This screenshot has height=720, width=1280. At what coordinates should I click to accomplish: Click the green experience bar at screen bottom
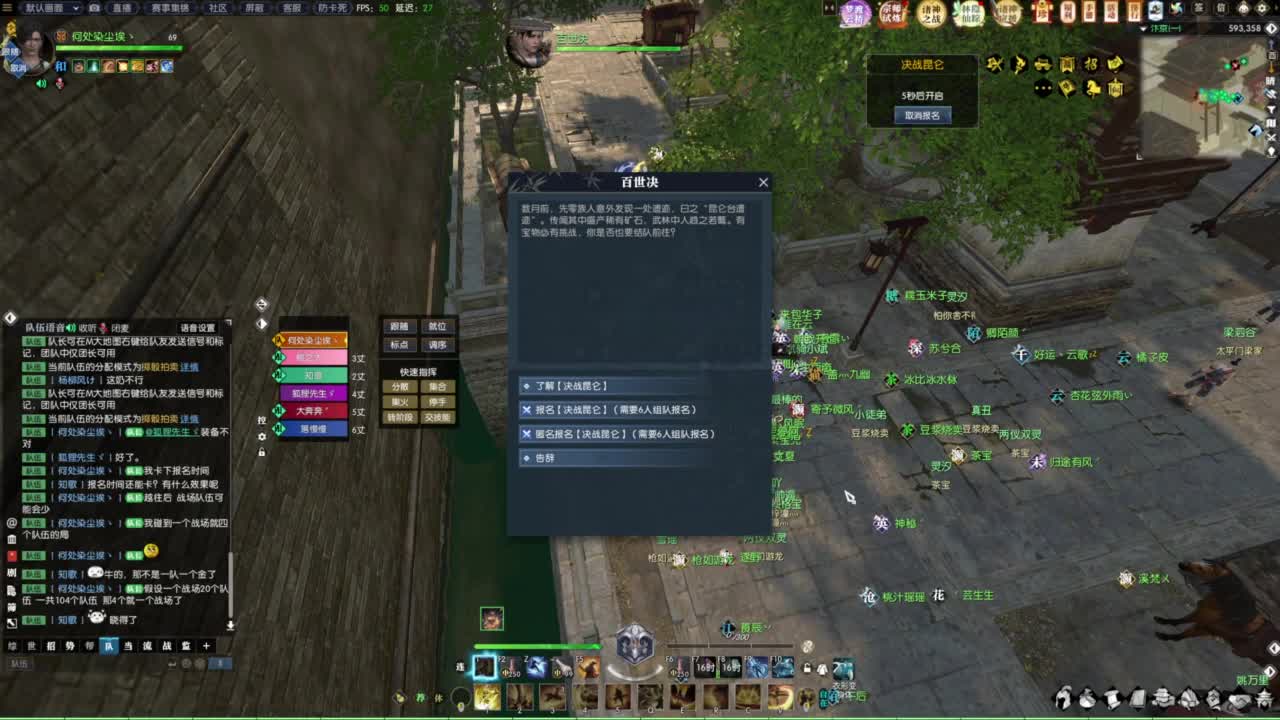tap(640, 715)
